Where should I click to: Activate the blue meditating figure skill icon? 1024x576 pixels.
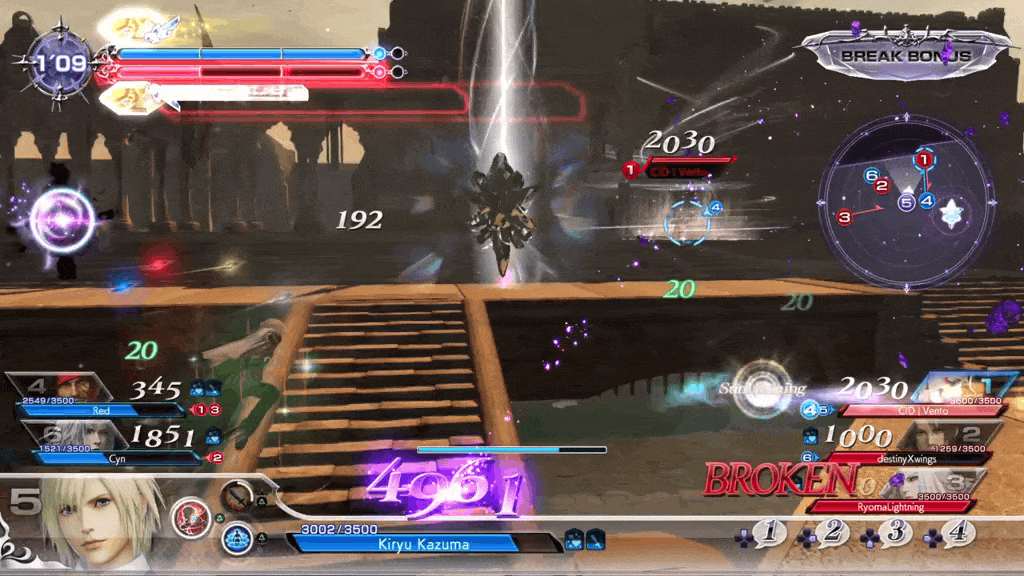[x=235, y=538]
